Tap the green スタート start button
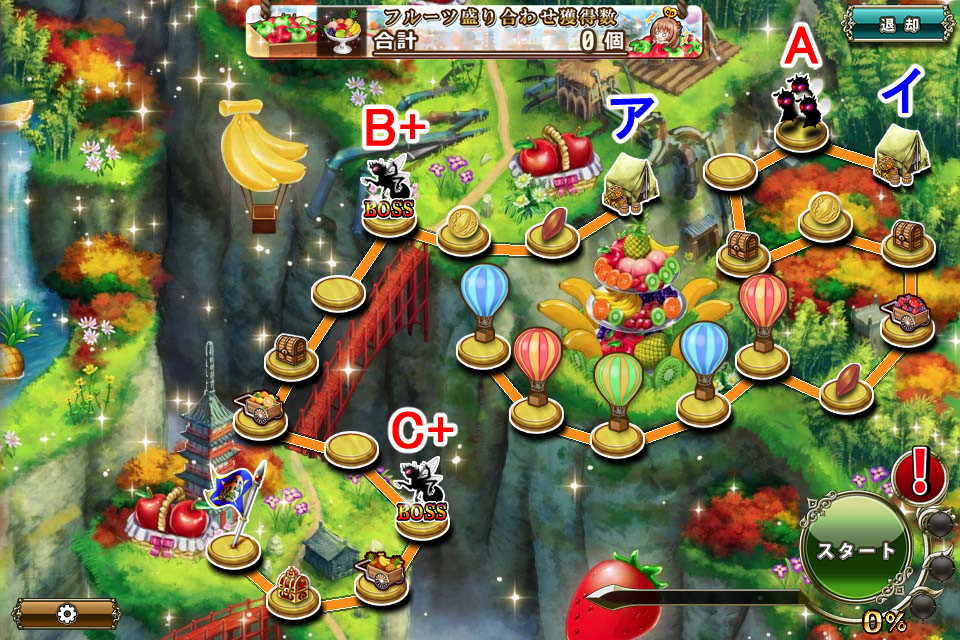Viewport: 960px width, 640px height. 856,551
